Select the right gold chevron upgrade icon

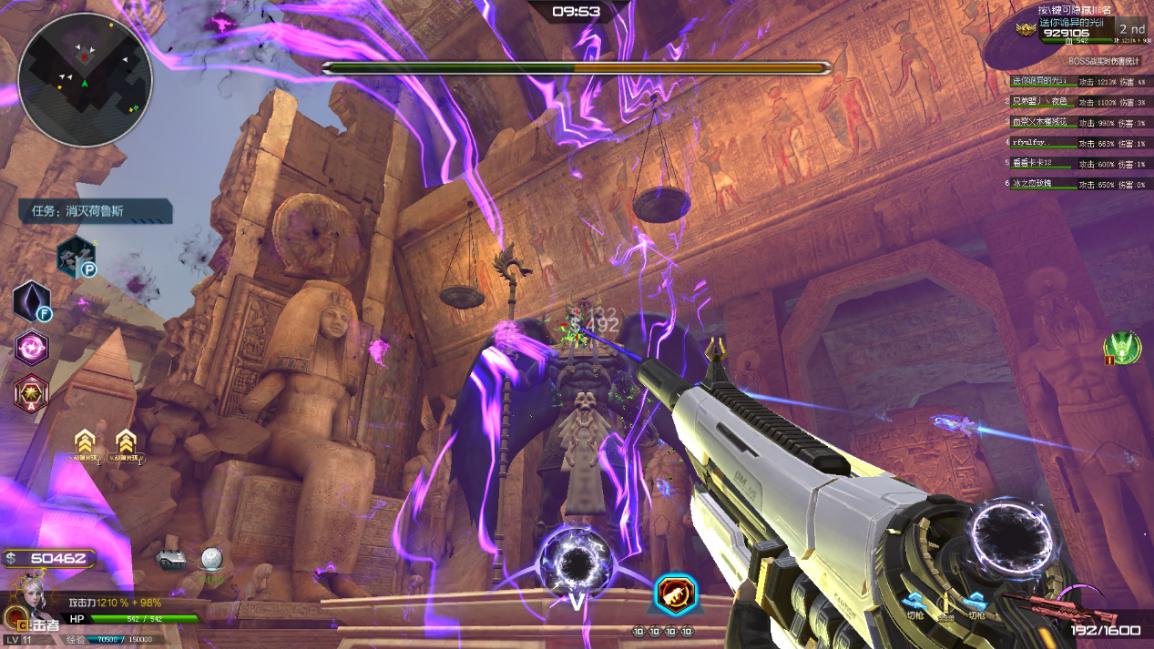(125, 441)
